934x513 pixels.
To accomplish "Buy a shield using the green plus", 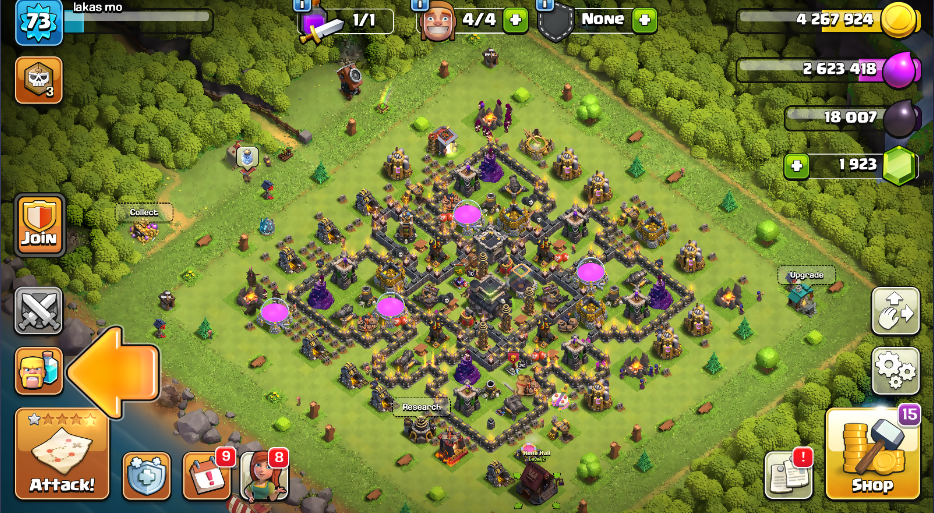I will tap(644, 19).
